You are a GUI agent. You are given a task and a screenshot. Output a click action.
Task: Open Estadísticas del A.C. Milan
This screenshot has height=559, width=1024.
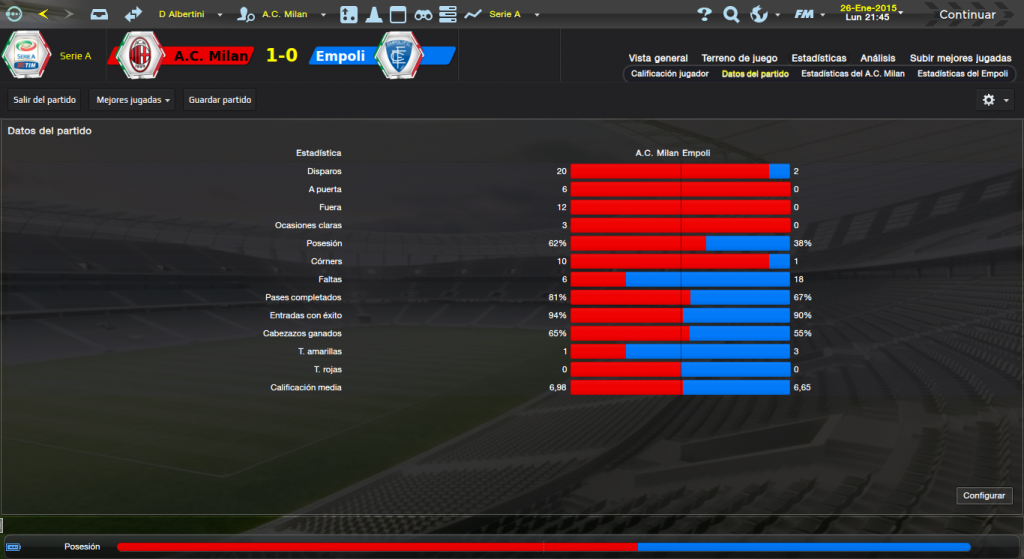[852, 74]
